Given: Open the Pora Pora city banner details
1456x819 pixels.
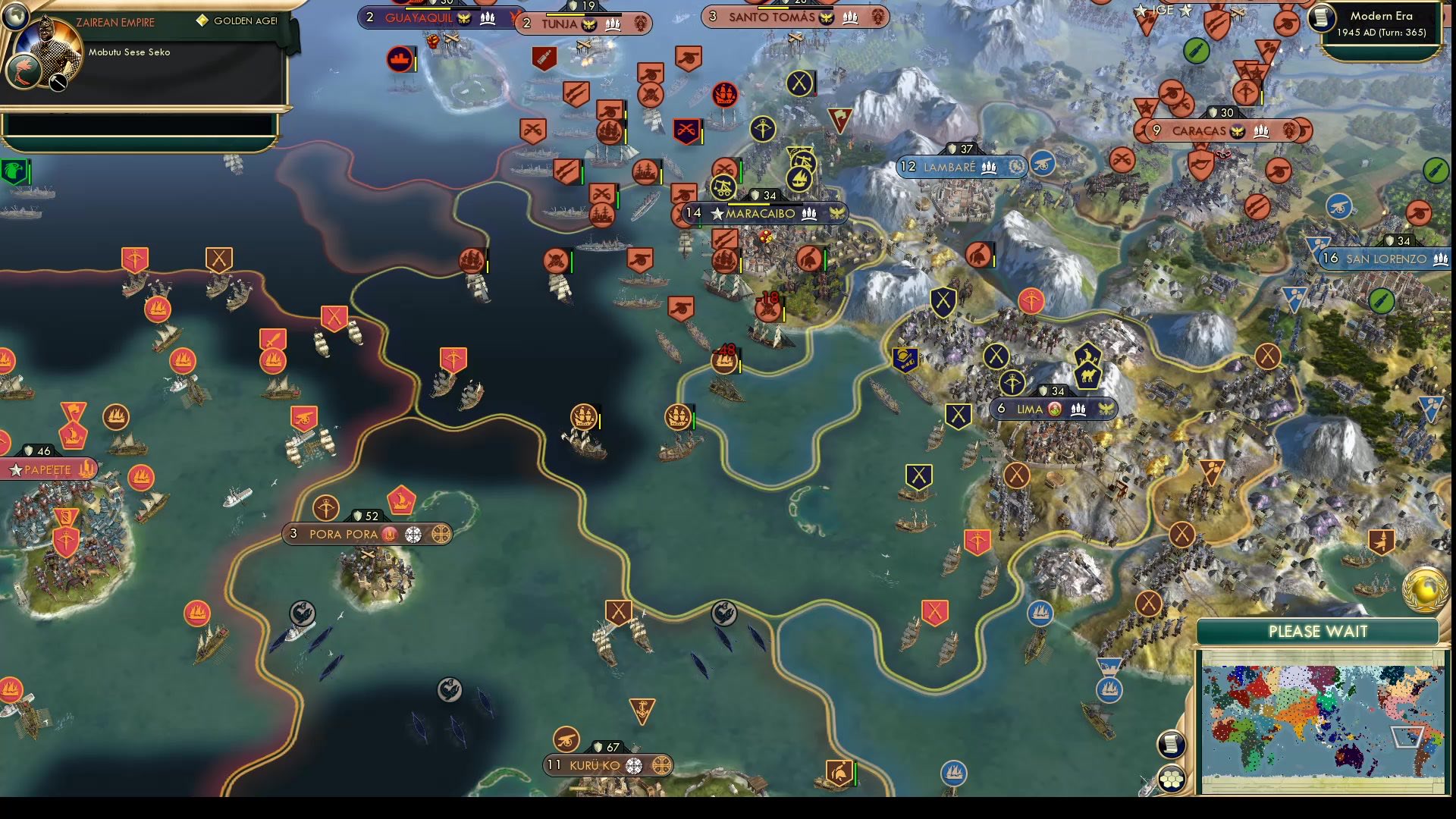Looking at the screenshot, I should (368, 534).
